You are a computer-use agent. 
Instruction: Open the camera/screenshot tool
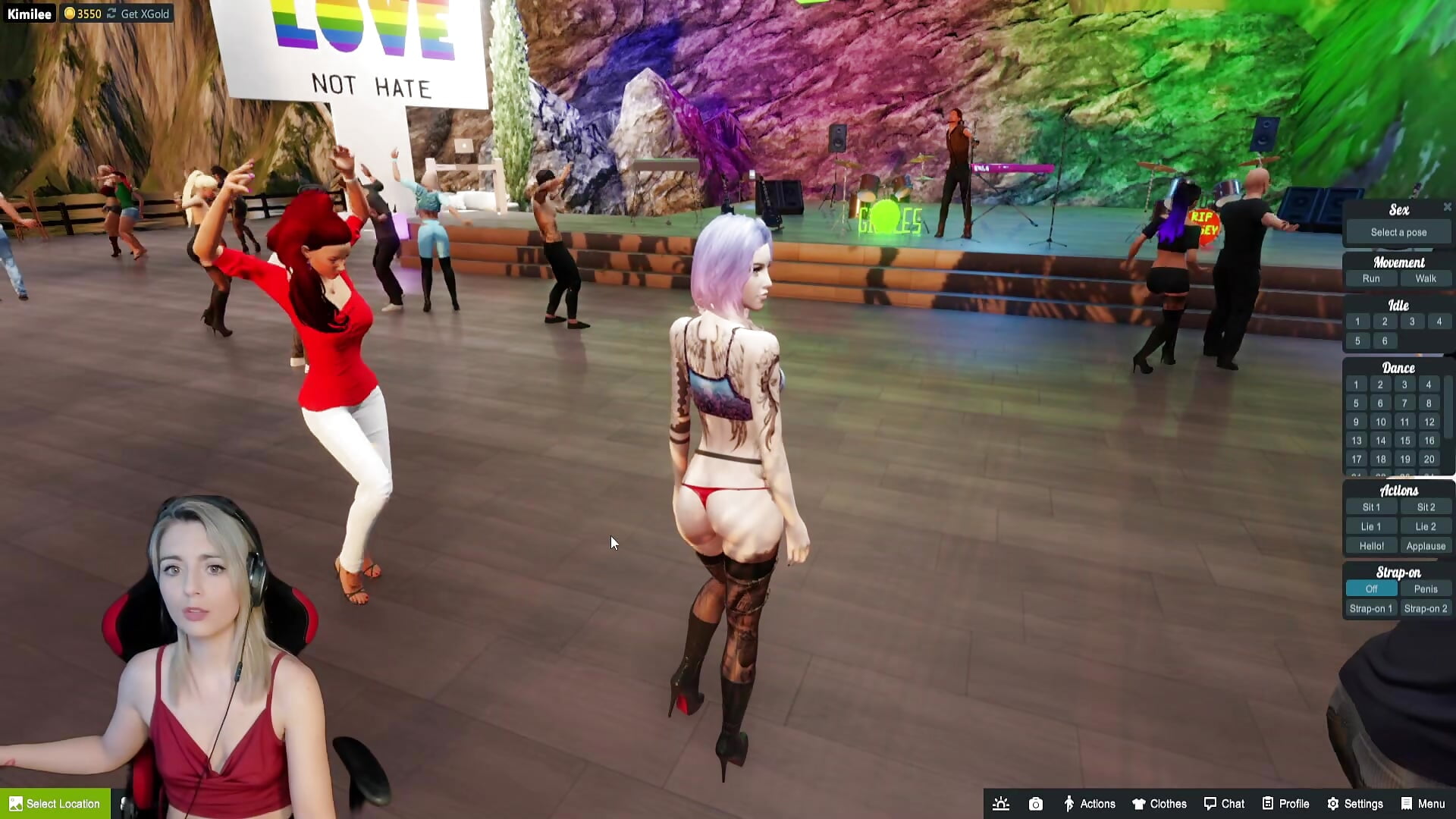(1035, 803)
